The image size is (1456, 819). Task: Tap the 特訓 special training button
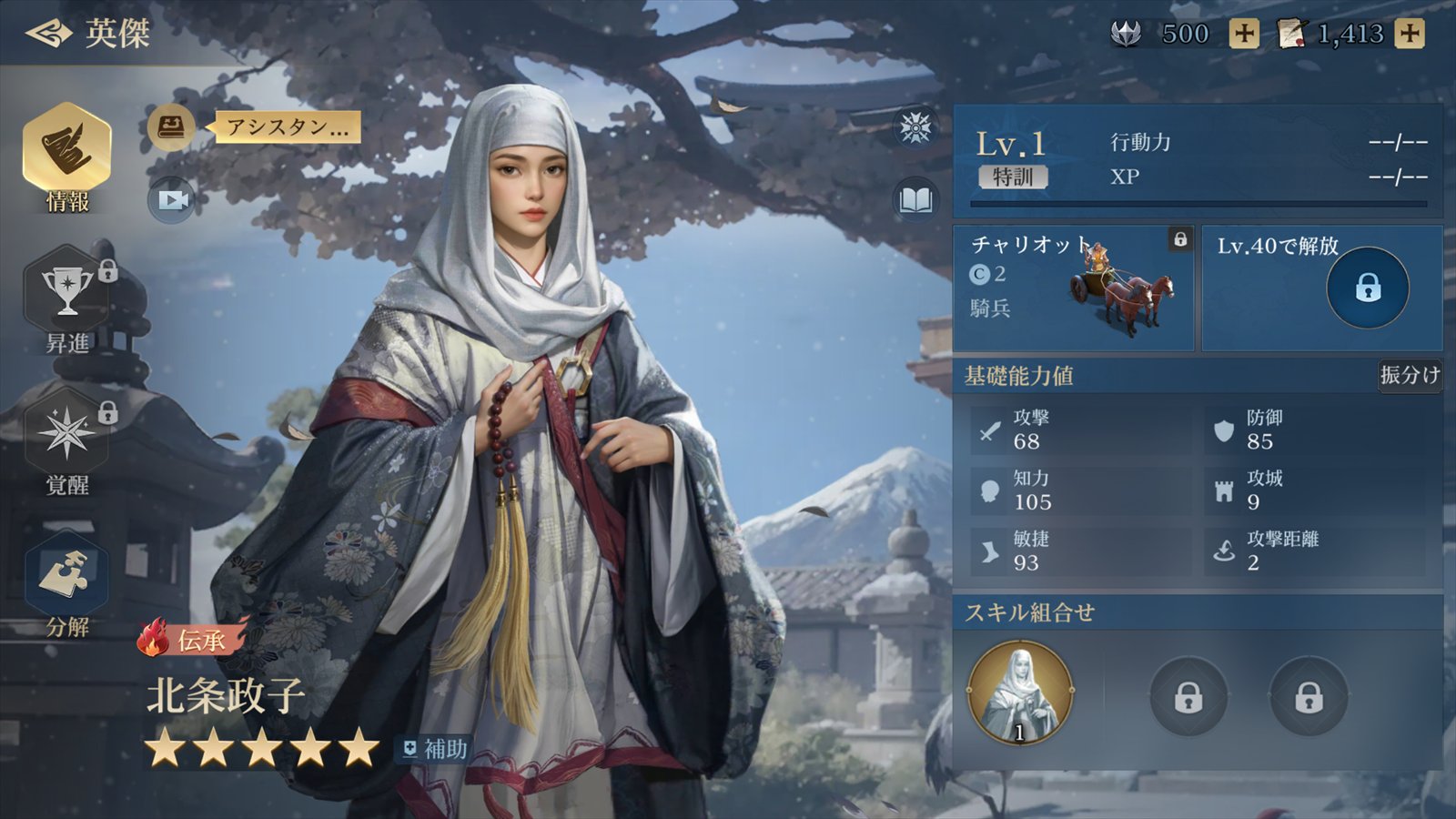1013,177
